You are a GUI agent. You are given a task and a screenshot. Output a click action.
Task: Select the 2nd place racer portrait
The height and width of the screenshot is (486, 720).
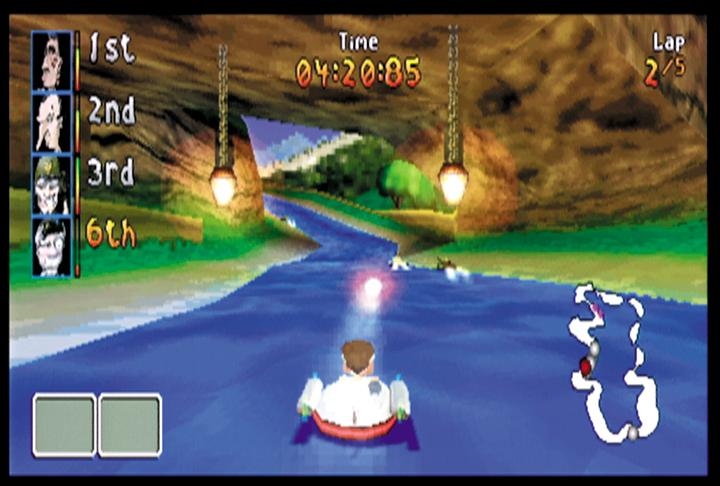51,122
